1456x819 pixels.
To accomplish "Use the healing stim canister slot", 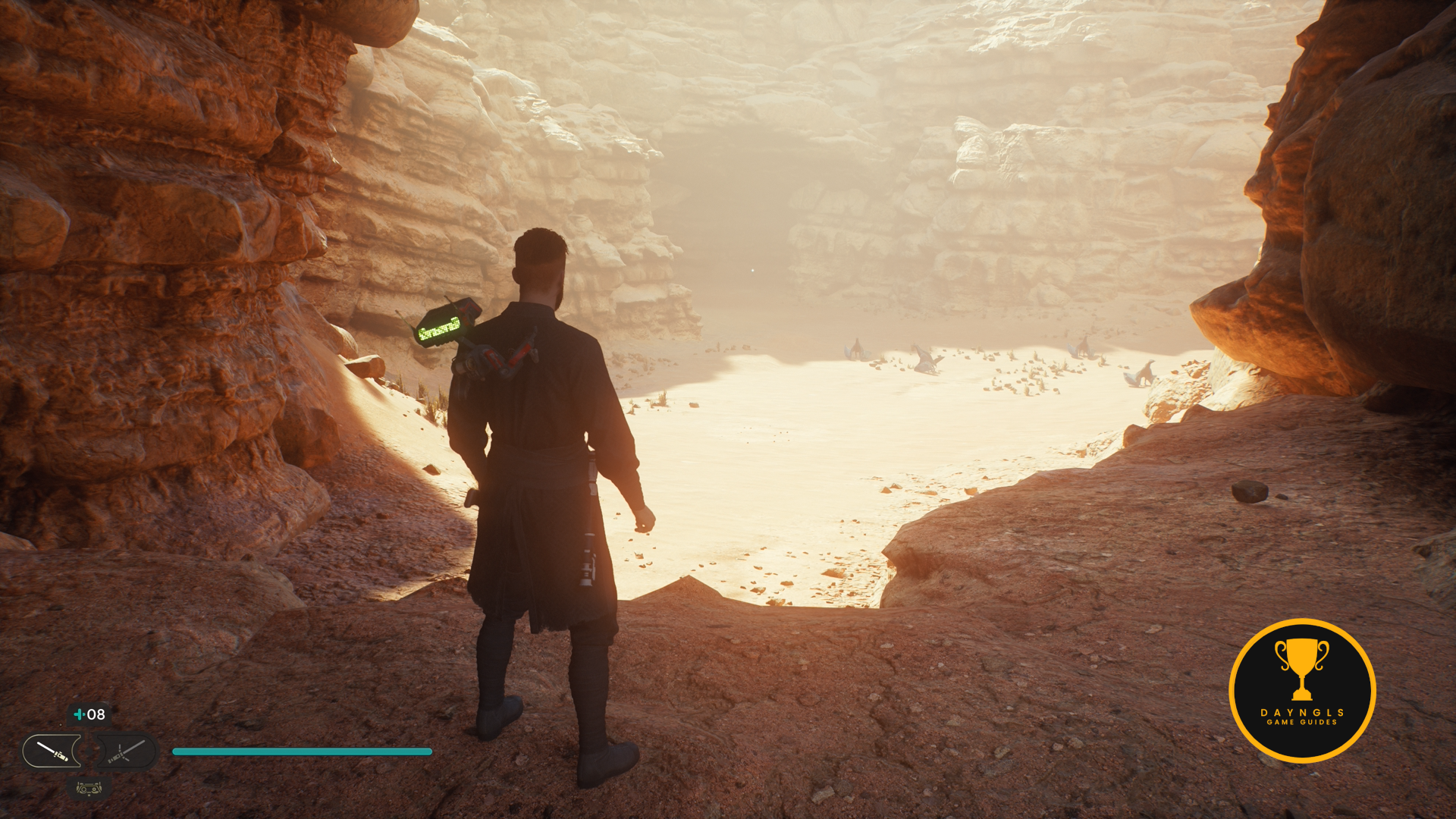I will (x=89, y=714).
